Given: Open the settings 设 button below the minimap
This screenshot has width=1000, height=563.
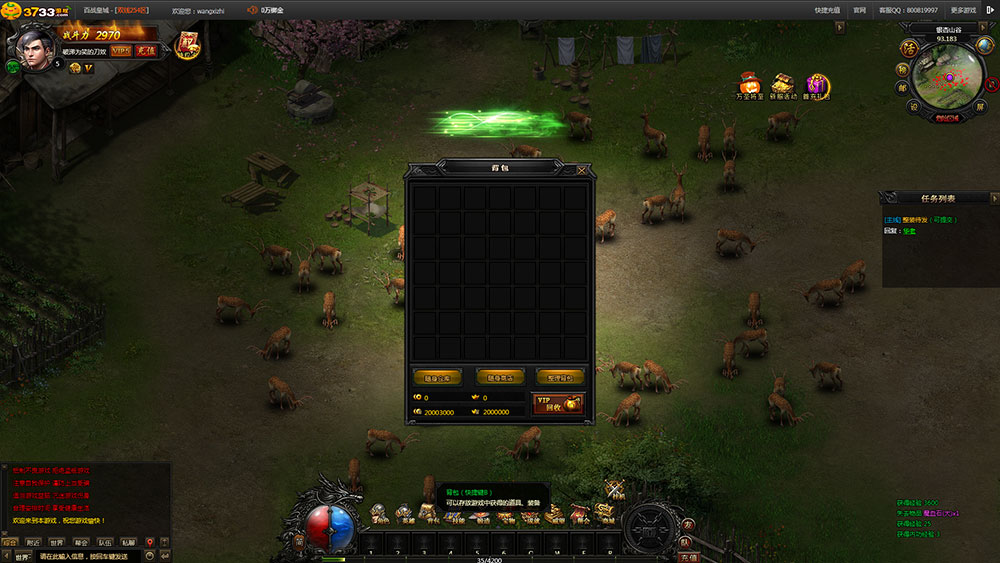Looking at the screenshot, I should 913,106.
